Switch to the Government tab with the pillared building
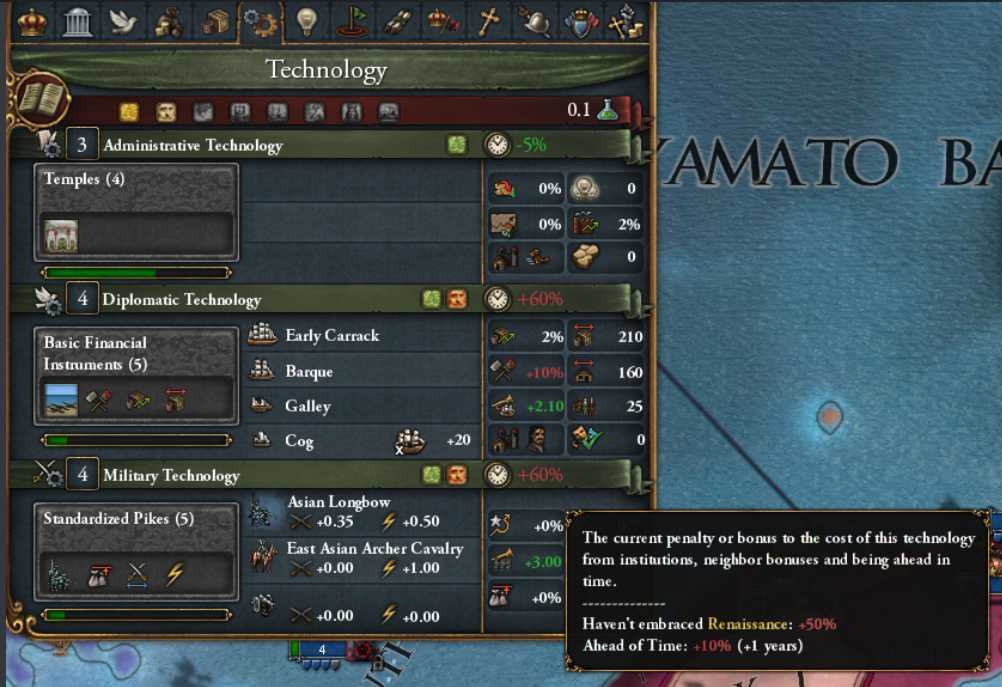The height and width of the screenshot is (687, 1002). point(78,21)
